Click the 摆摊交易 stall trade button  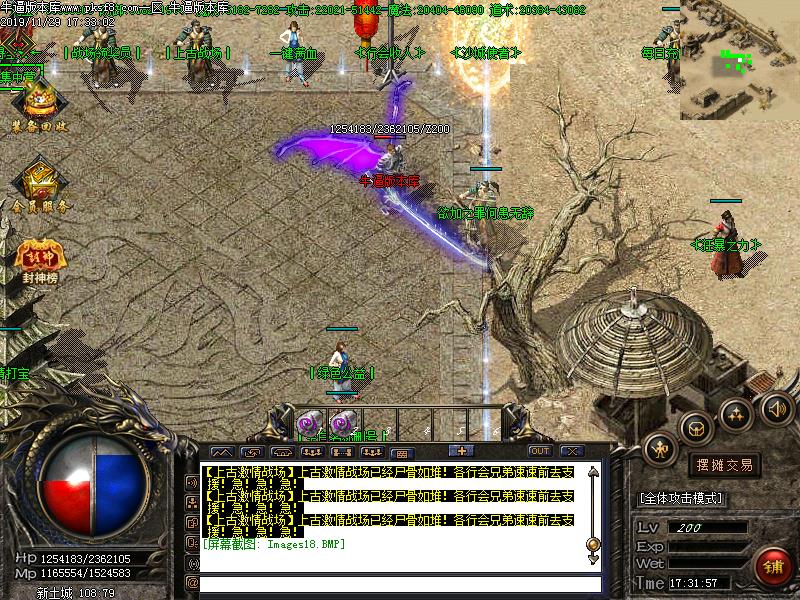[724, 465]
